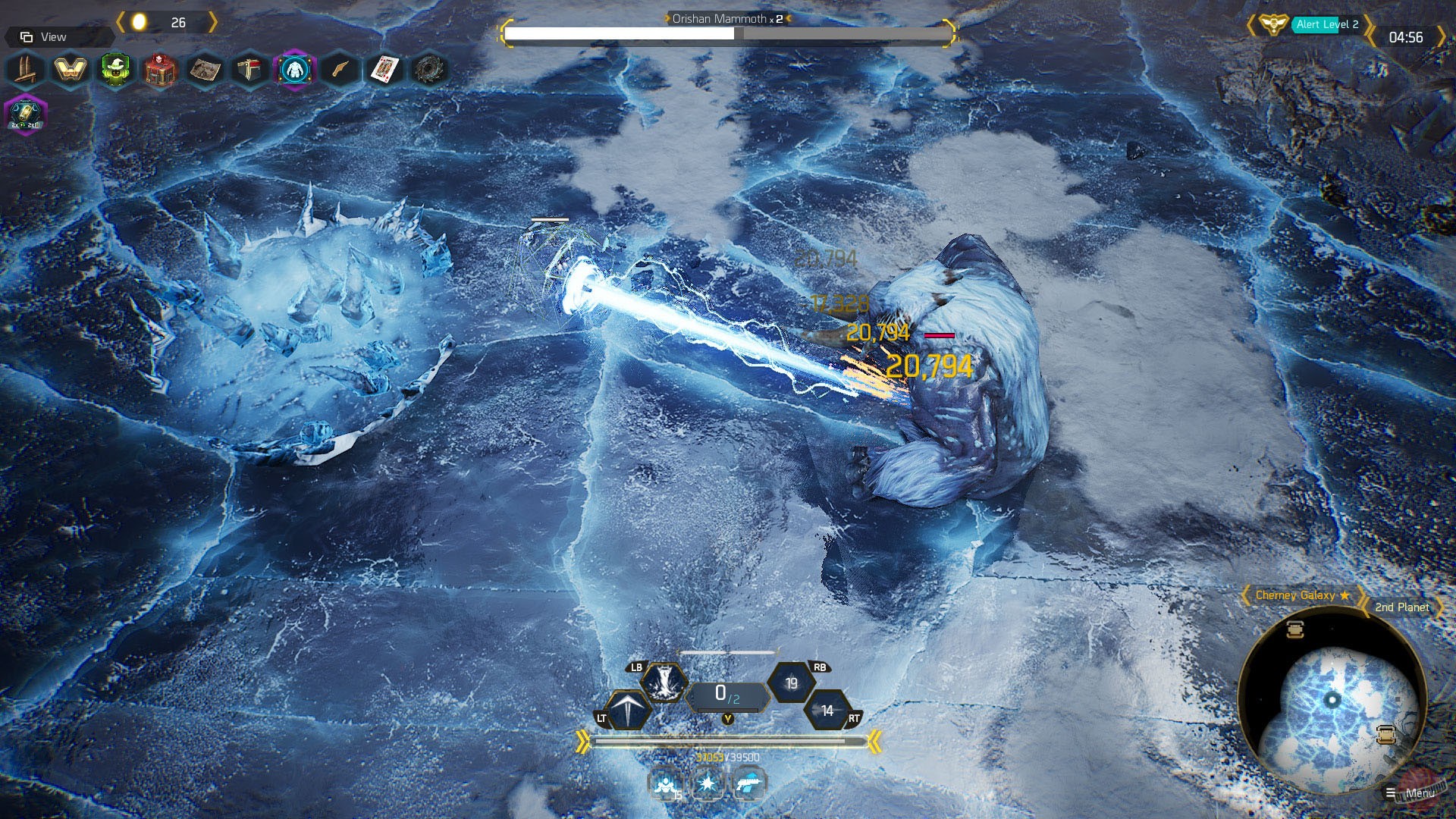Image resolution: width=1456 pixels, height=819 pixels.
Task: Click the black and red box icon
Action: click(x=249, y=71)
